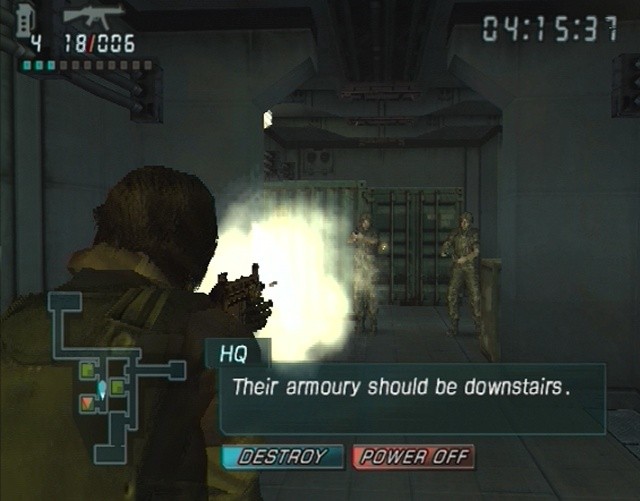Choose the POWER OFF objective label

pos(413,458)
